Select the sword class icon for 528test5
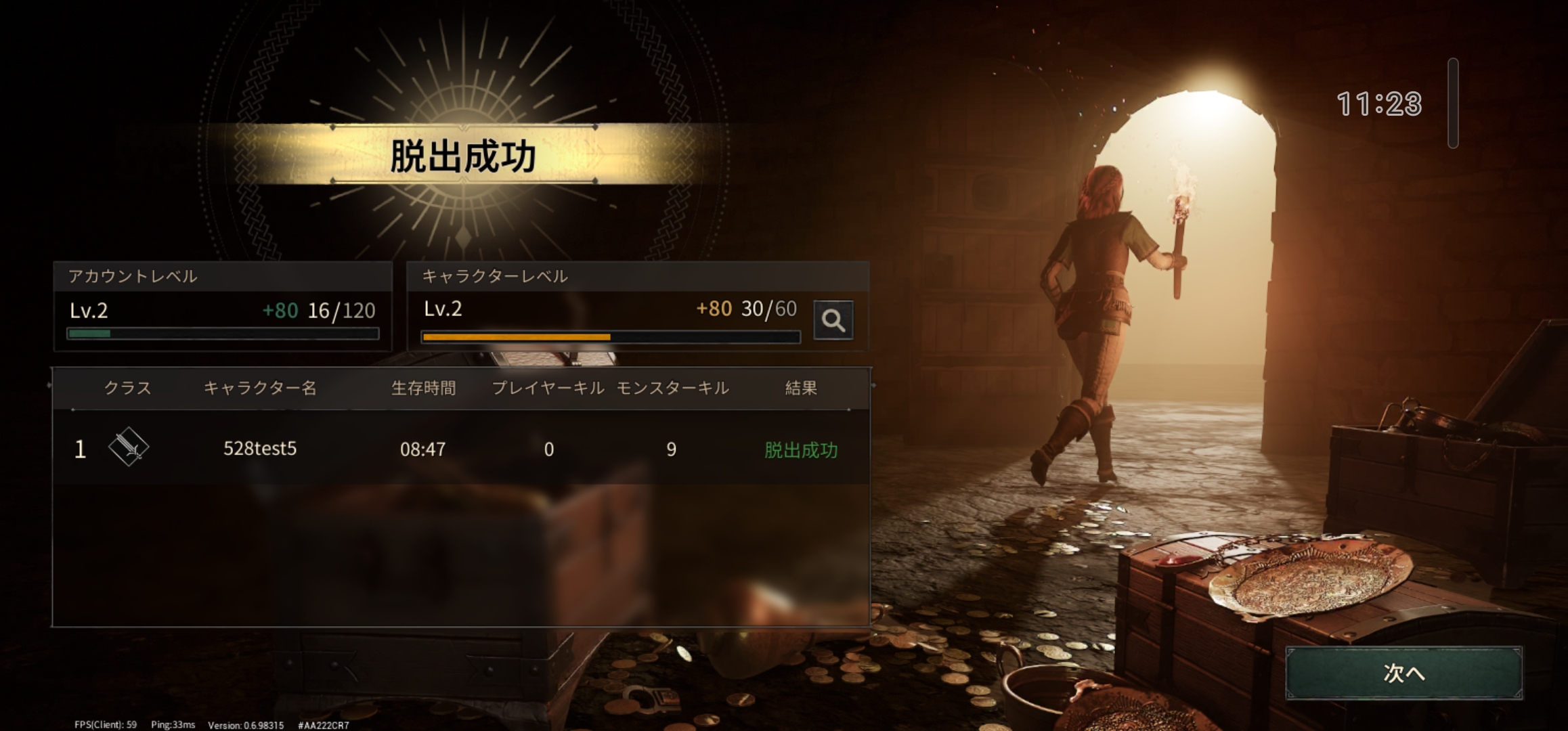The width and height of the screenshot is (1568, 731). pos(131,448)
